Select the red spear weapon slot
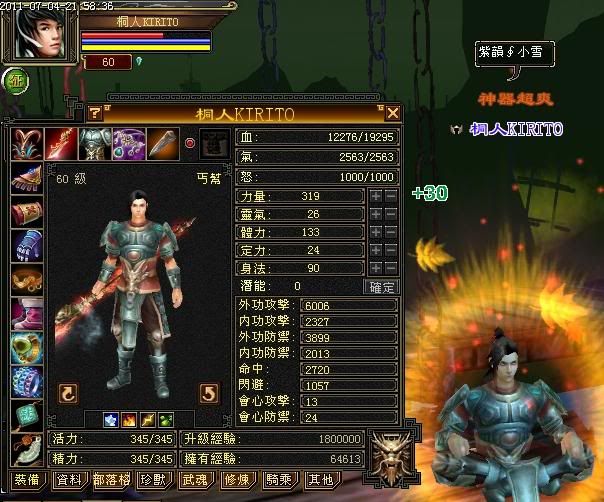Screen dimensions: 604x502 [x=61, y=143]
